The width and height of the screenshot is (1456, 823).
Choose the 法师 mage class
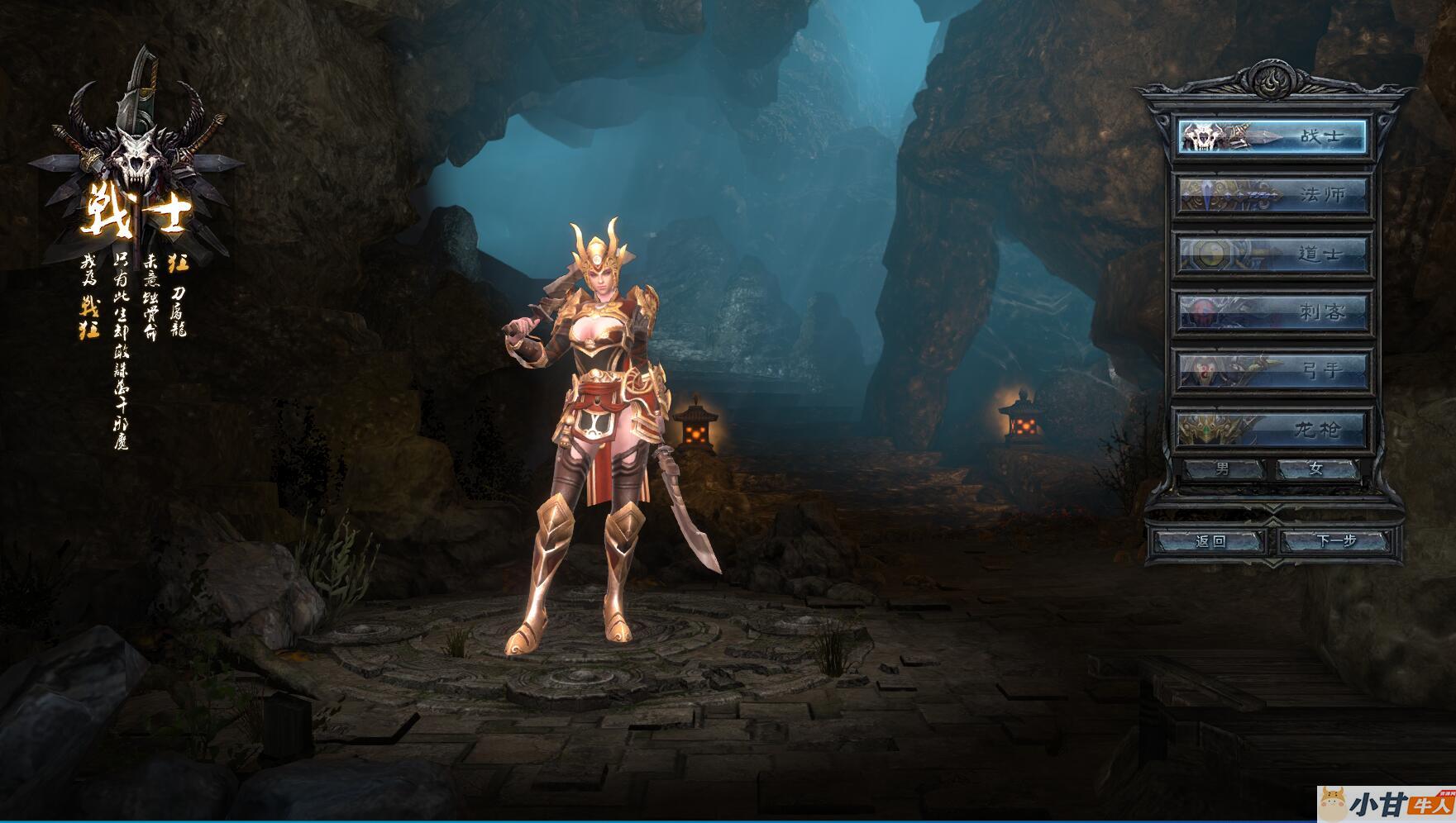[1272, 195]
